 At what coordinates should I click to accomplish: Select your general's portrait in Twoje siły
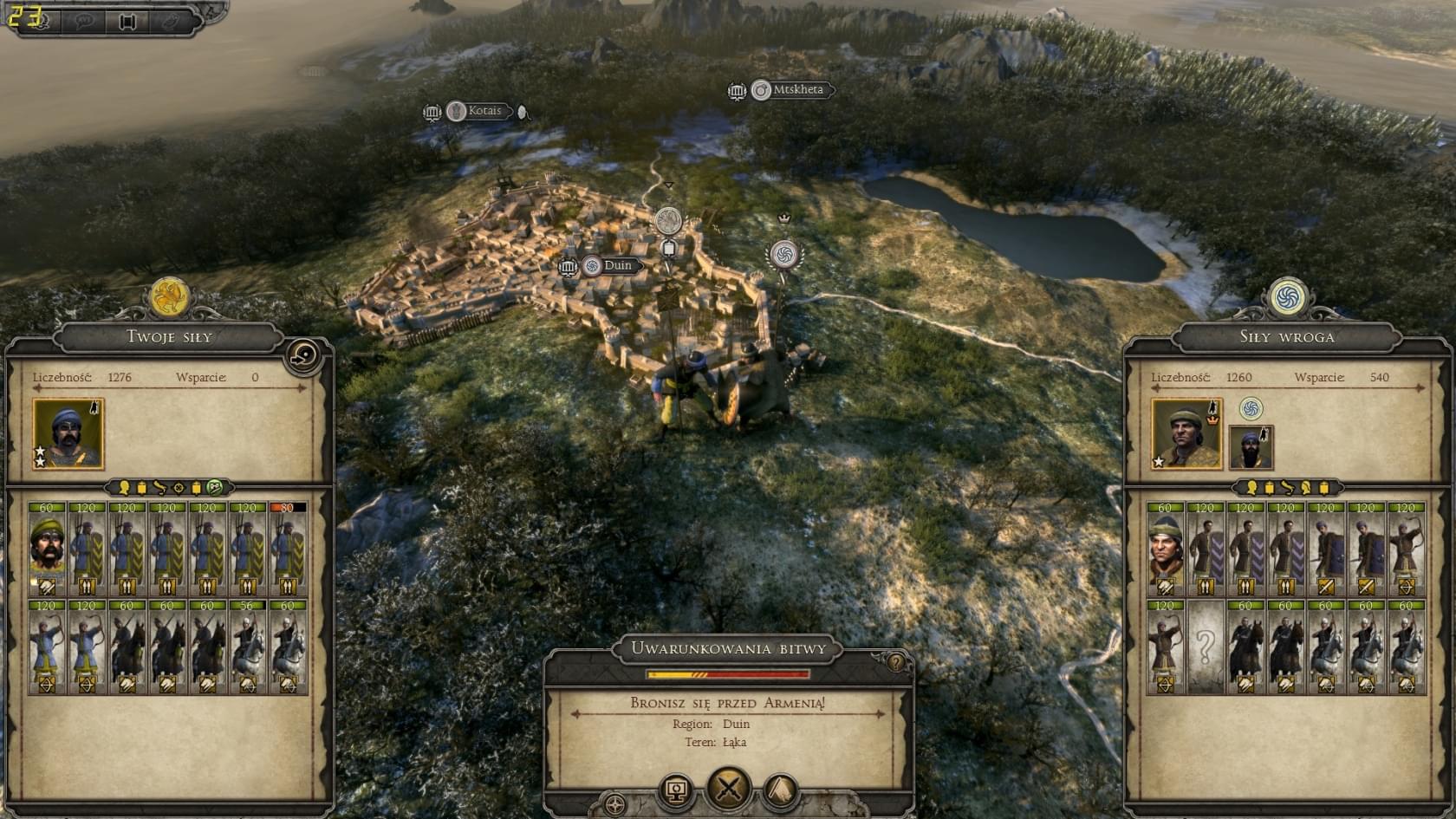tap(68, 433)
